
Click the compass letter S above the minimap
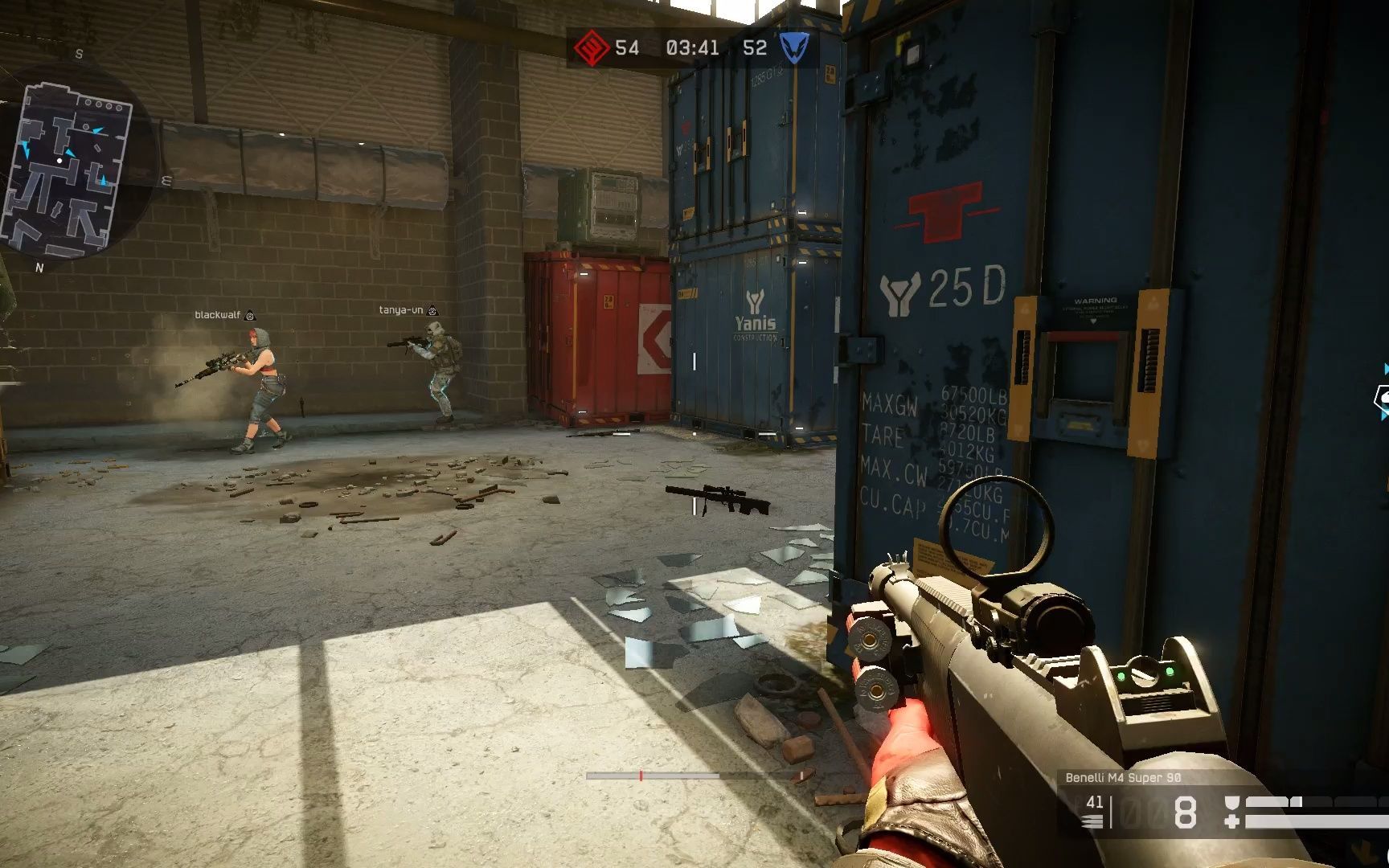79,53
